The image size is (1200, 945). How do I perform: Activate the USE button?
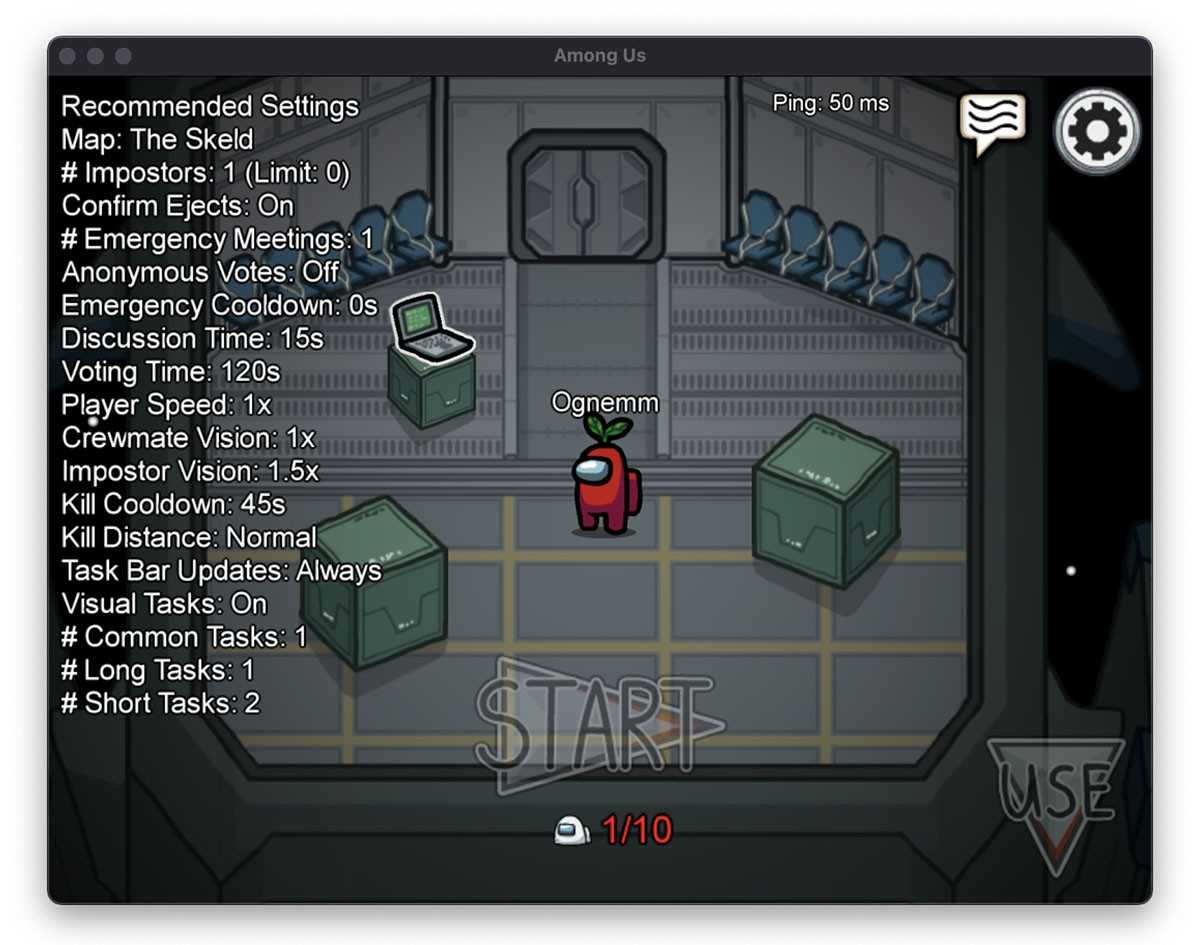pyautogui.click(x=1056, y=793)
